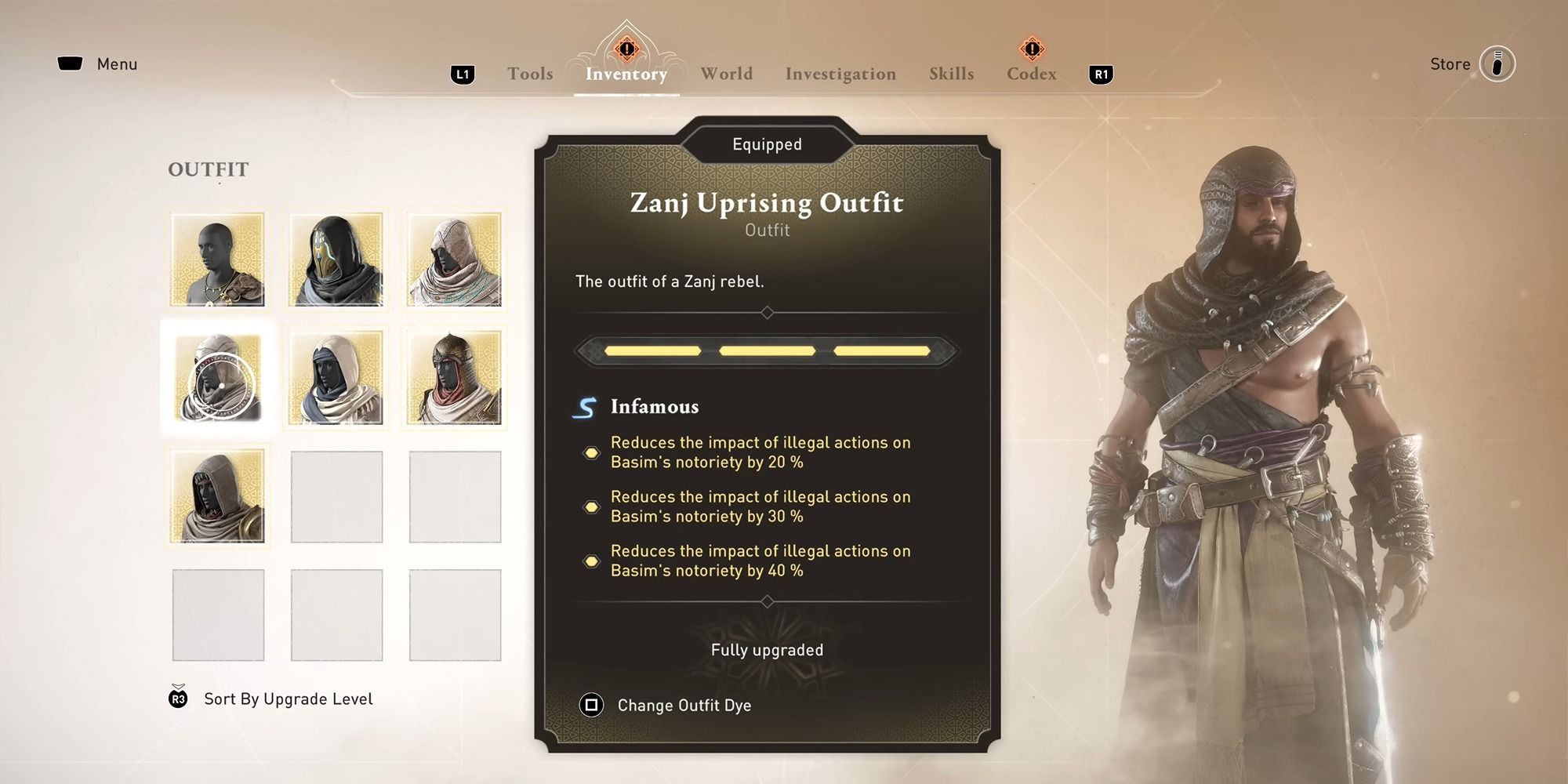Open the in-game Menu via controller icon
This screenshot has width=1568, height=784.
[x=71, y=64]
